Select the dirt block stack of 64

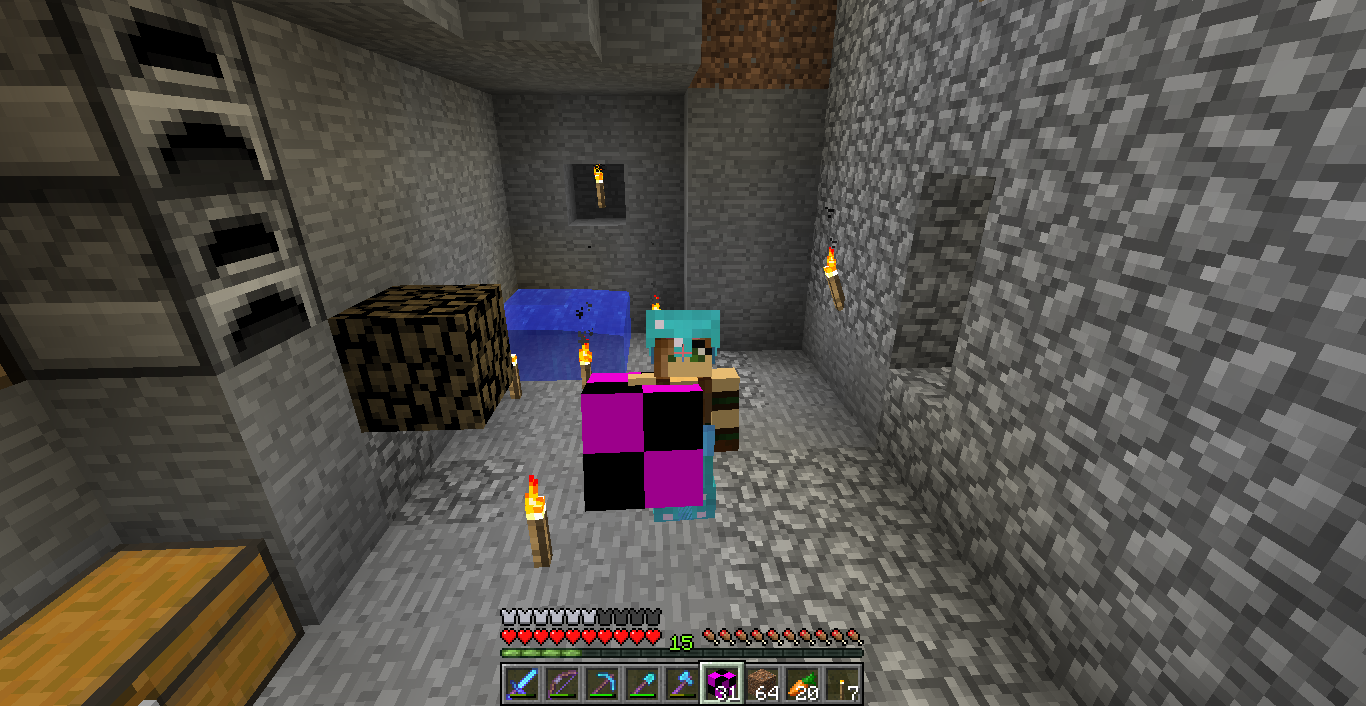click(761, 684)
